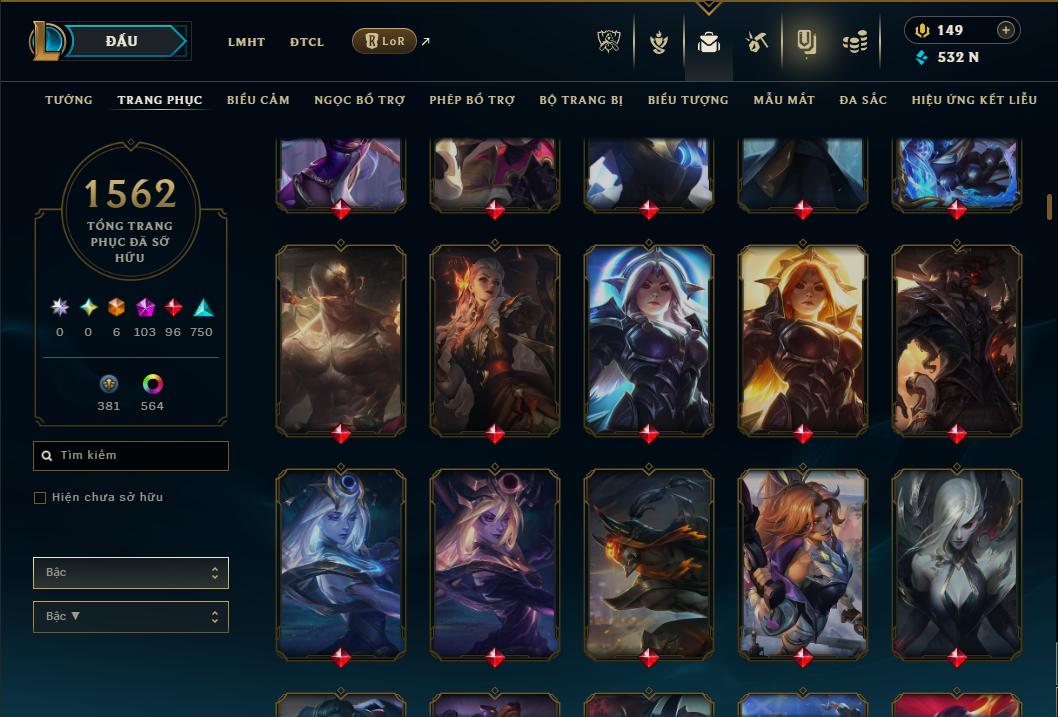1058x717 pixels.
Task: Click the ĐẤU play button
Action: [122, 41]
